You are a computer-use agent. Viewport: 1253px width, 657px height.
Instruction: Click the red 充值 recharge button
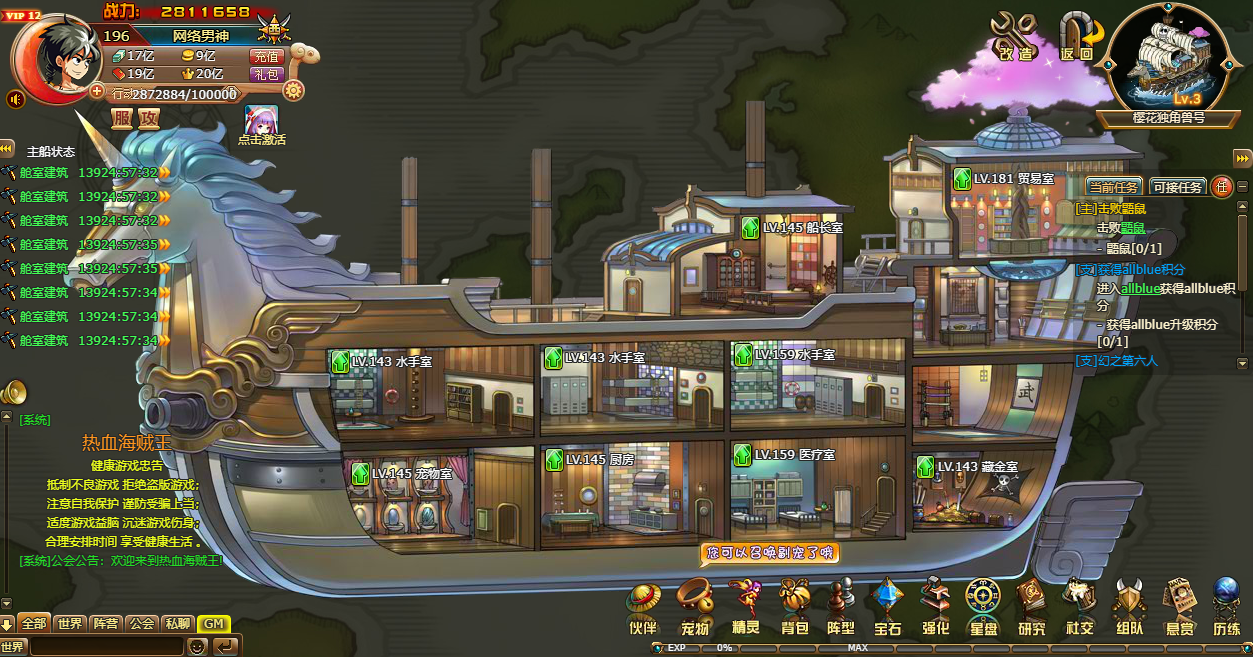[267, 57]
